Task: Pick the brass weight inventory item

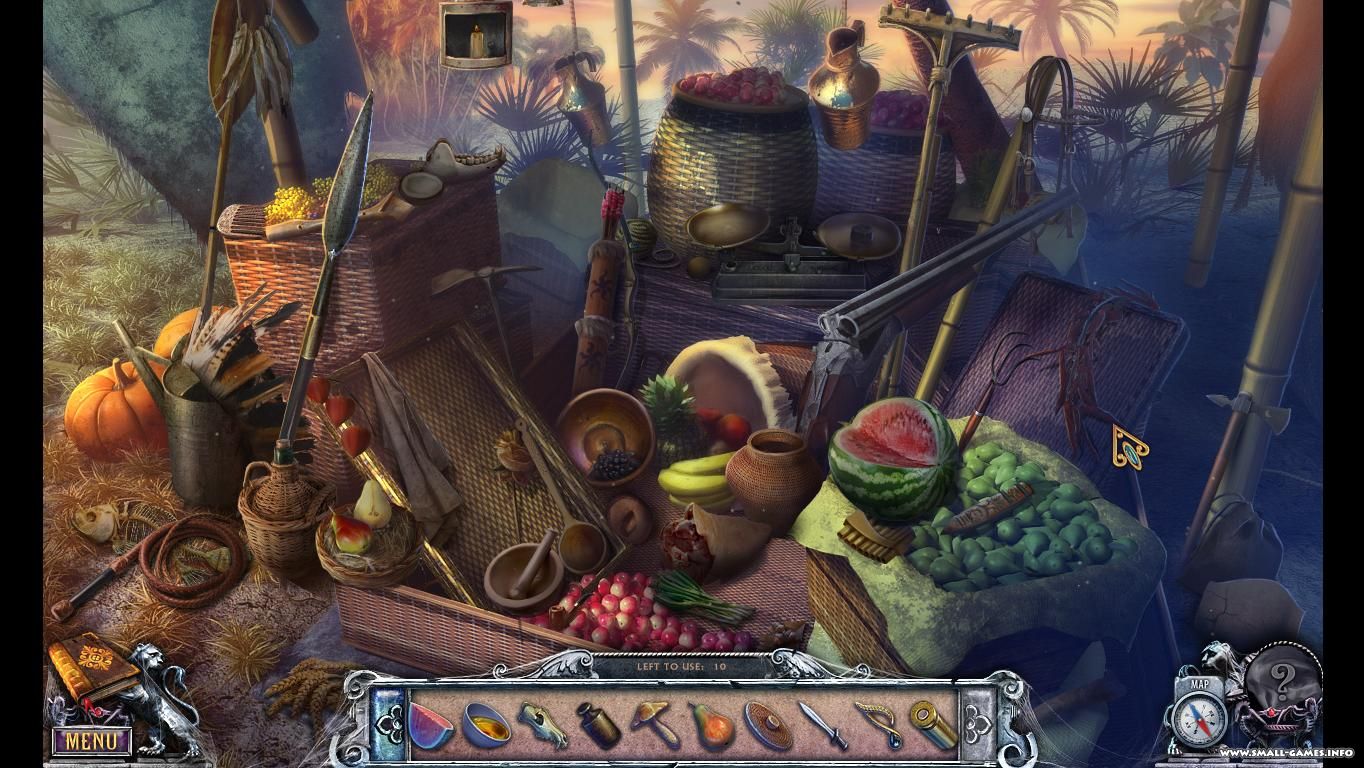Action: tap(598, 724)
